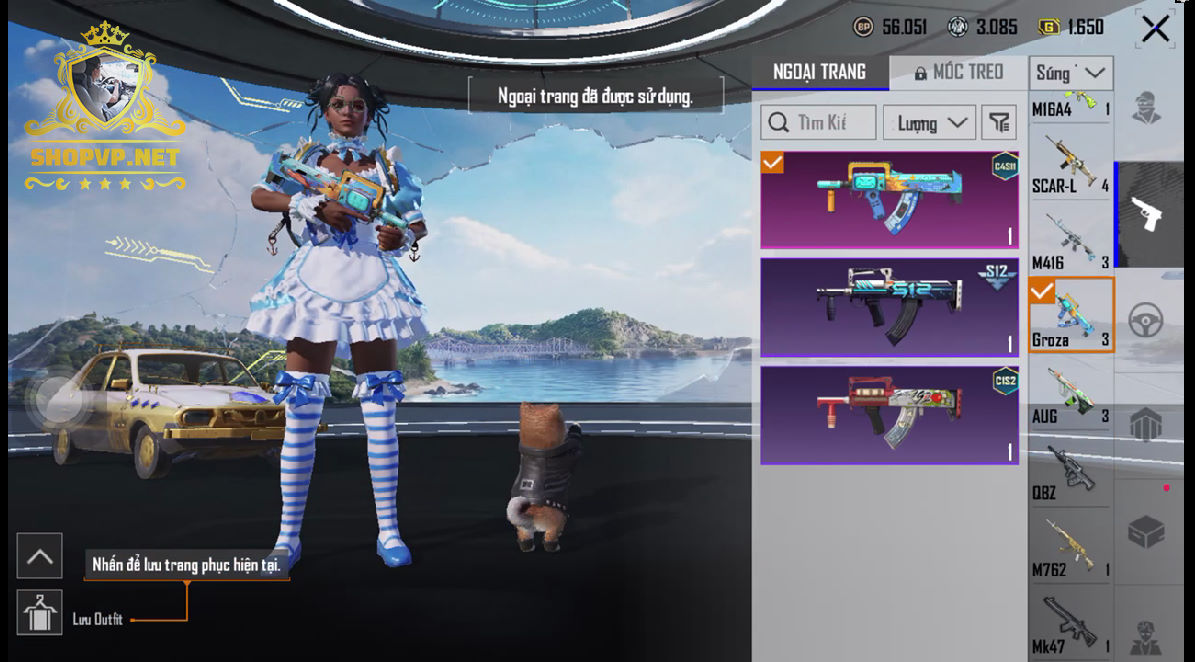Close the inventory screen with the X
Screen dimensions: 1195x662
point(1155,29)
